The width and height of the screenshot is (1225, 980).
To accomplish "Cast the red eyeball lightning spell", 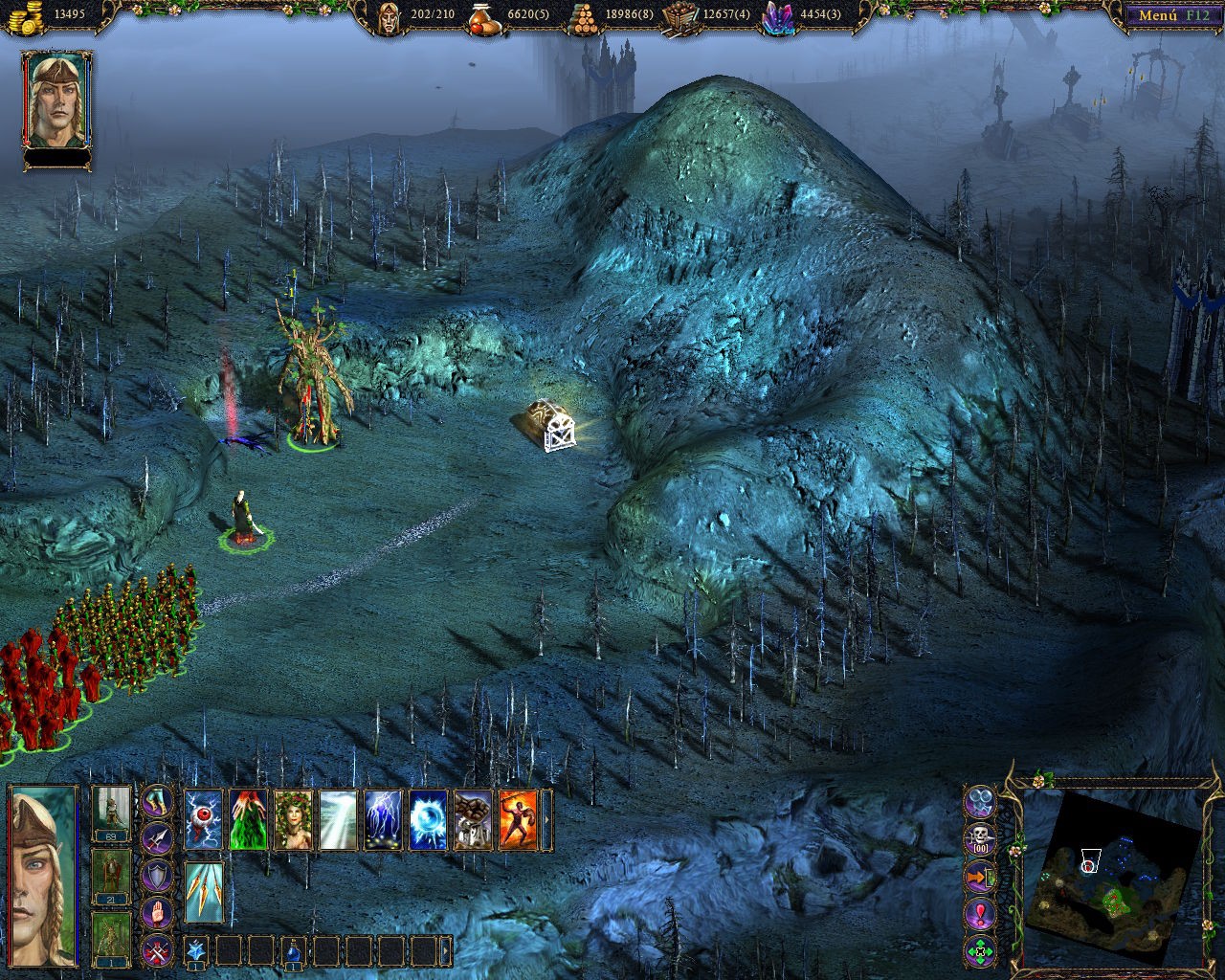I will pyautogui.click(x=204, y=820).
